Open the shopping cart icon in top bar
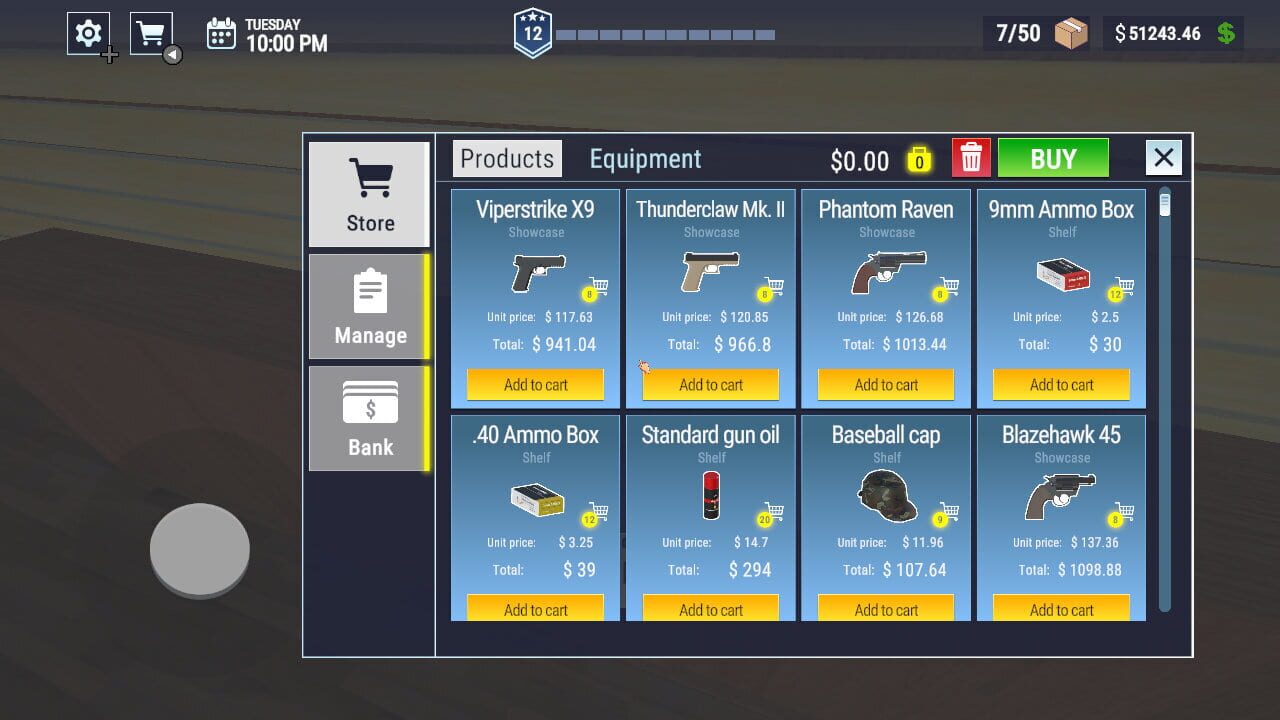The image size is (1280, 720). 151,32
